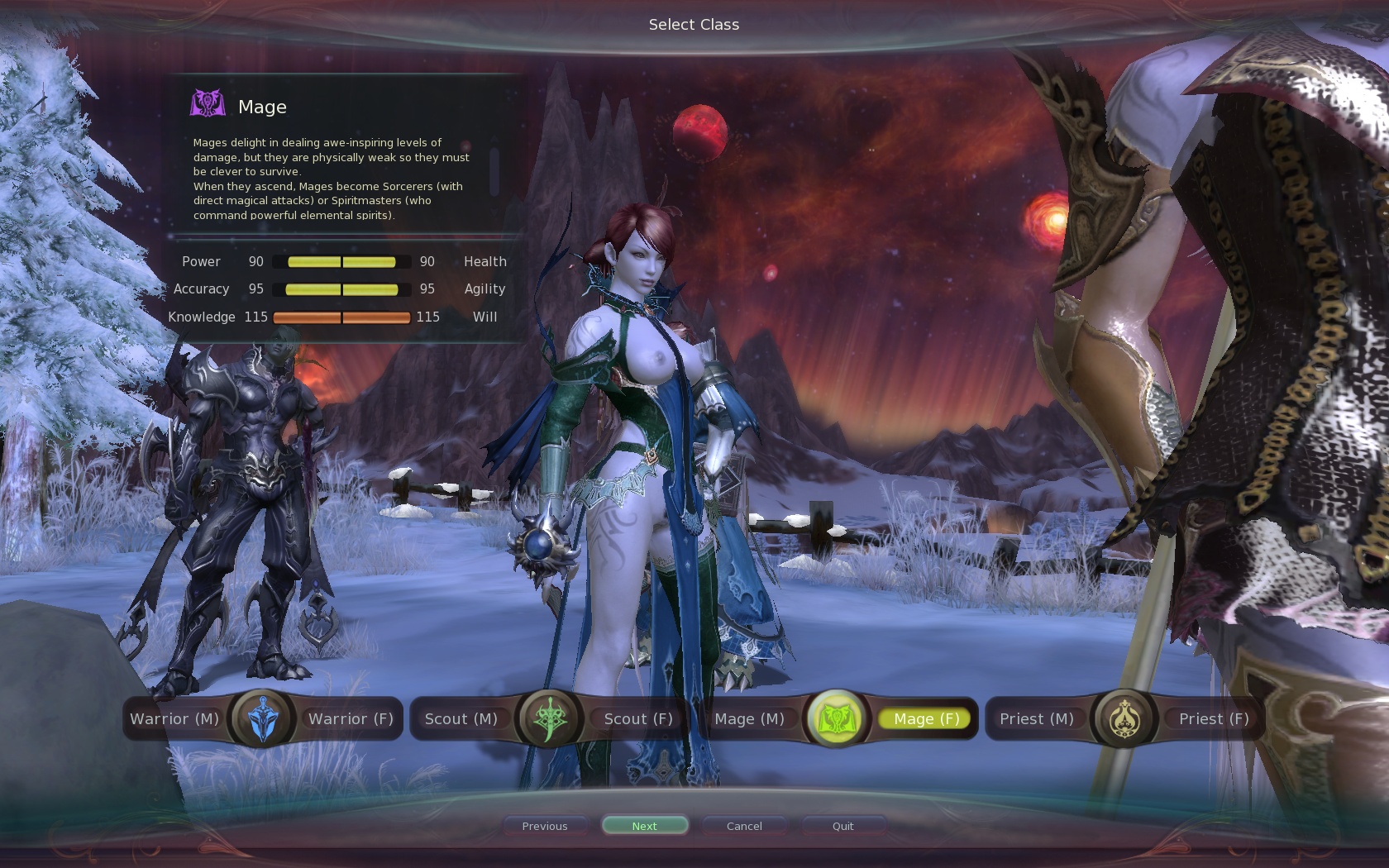
Task: Cancel character creation
Action: 744,826
